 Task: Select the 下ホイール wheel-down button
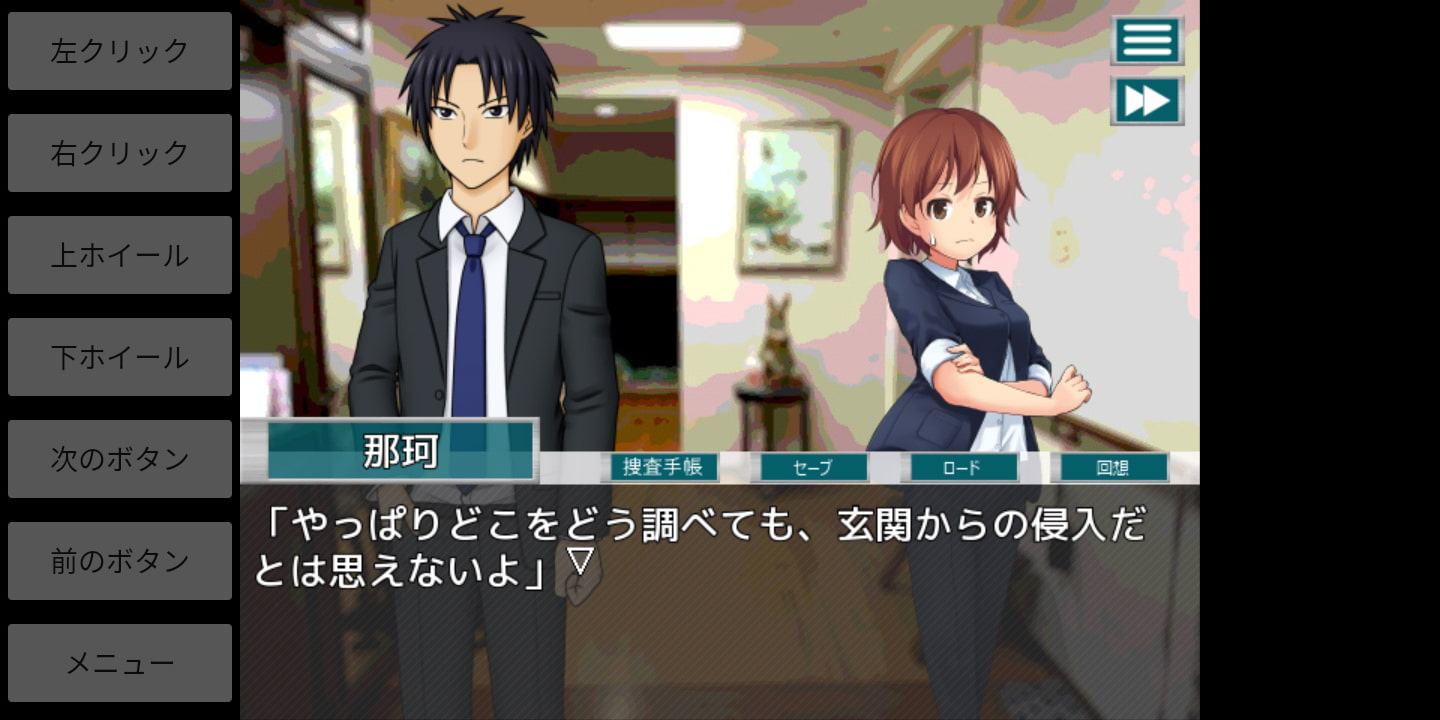[x=120, y=357]
